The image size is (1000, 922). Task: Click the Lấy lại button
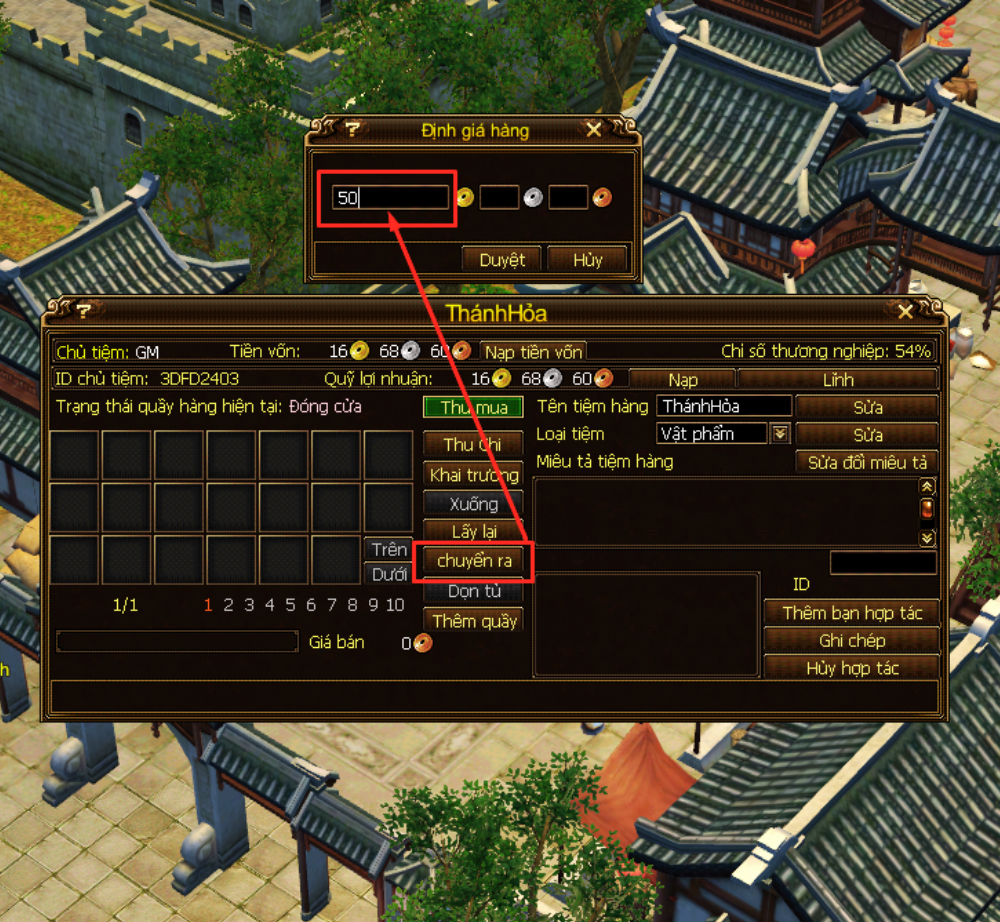coord(473,532)
